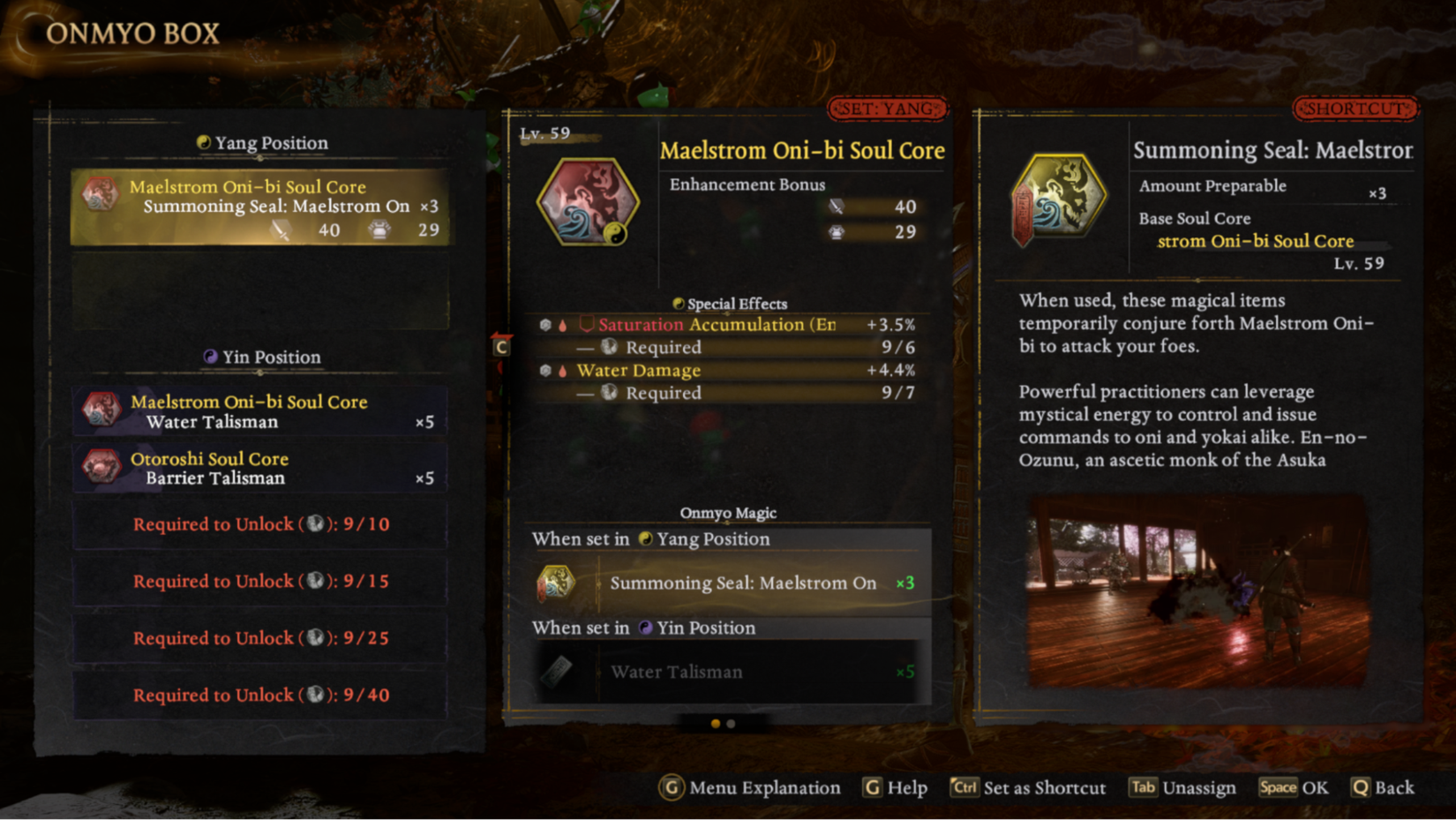The width and height of the screenshot is (1456, 820).
Task: Expand the locked Required to Unlock 9/10 slot
Action: 259,524
